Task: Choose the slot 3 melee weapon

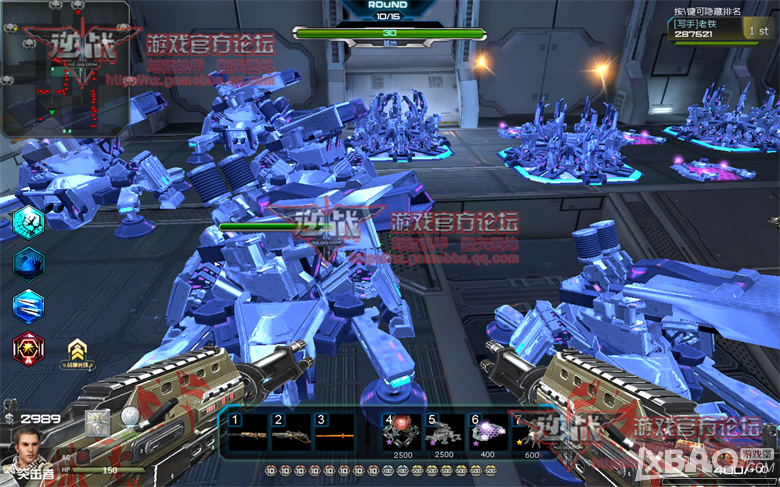Action: [333, 434]
